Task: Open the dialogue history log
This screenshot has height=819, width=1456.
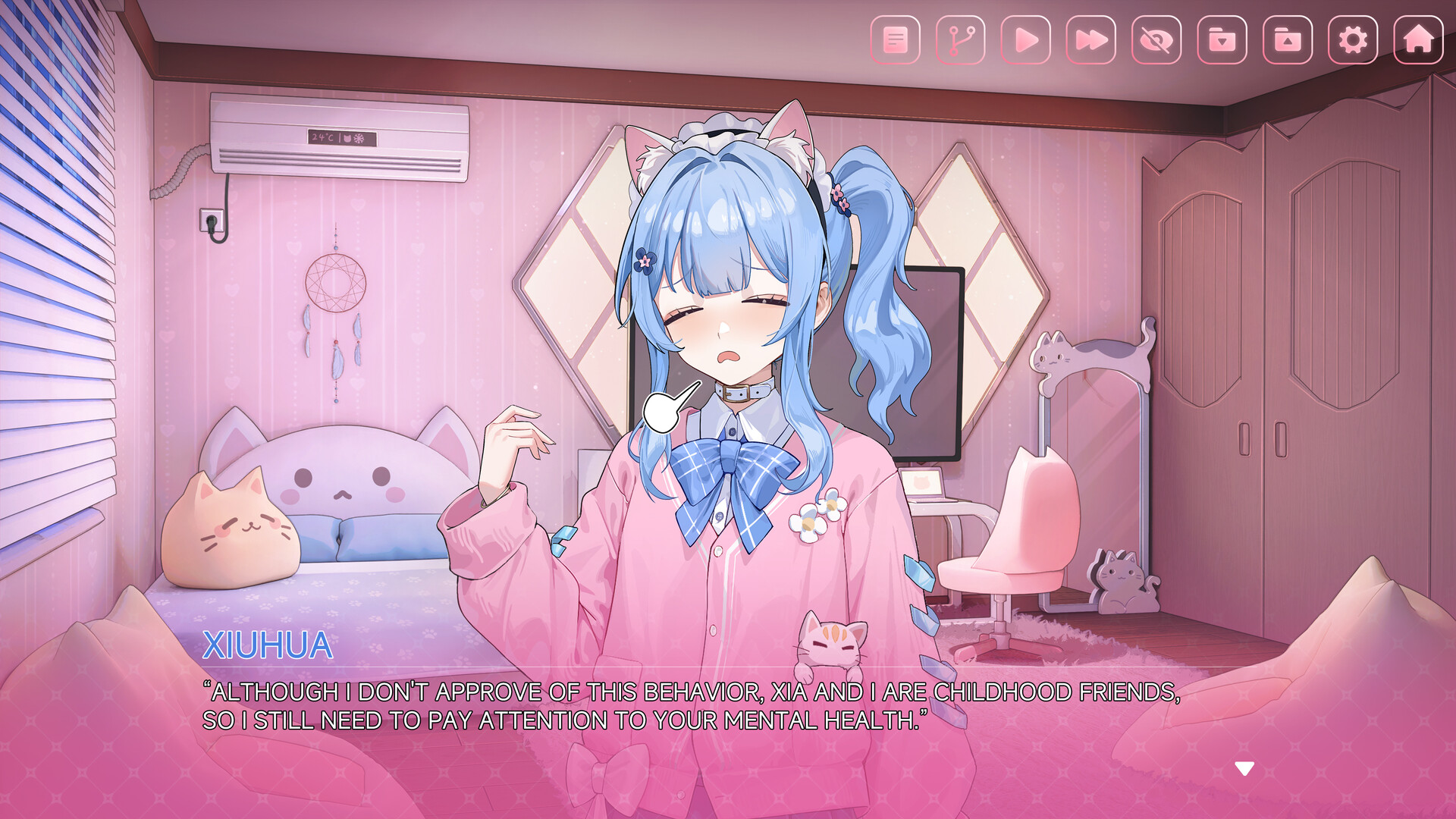Action: [x=895, y=39]
